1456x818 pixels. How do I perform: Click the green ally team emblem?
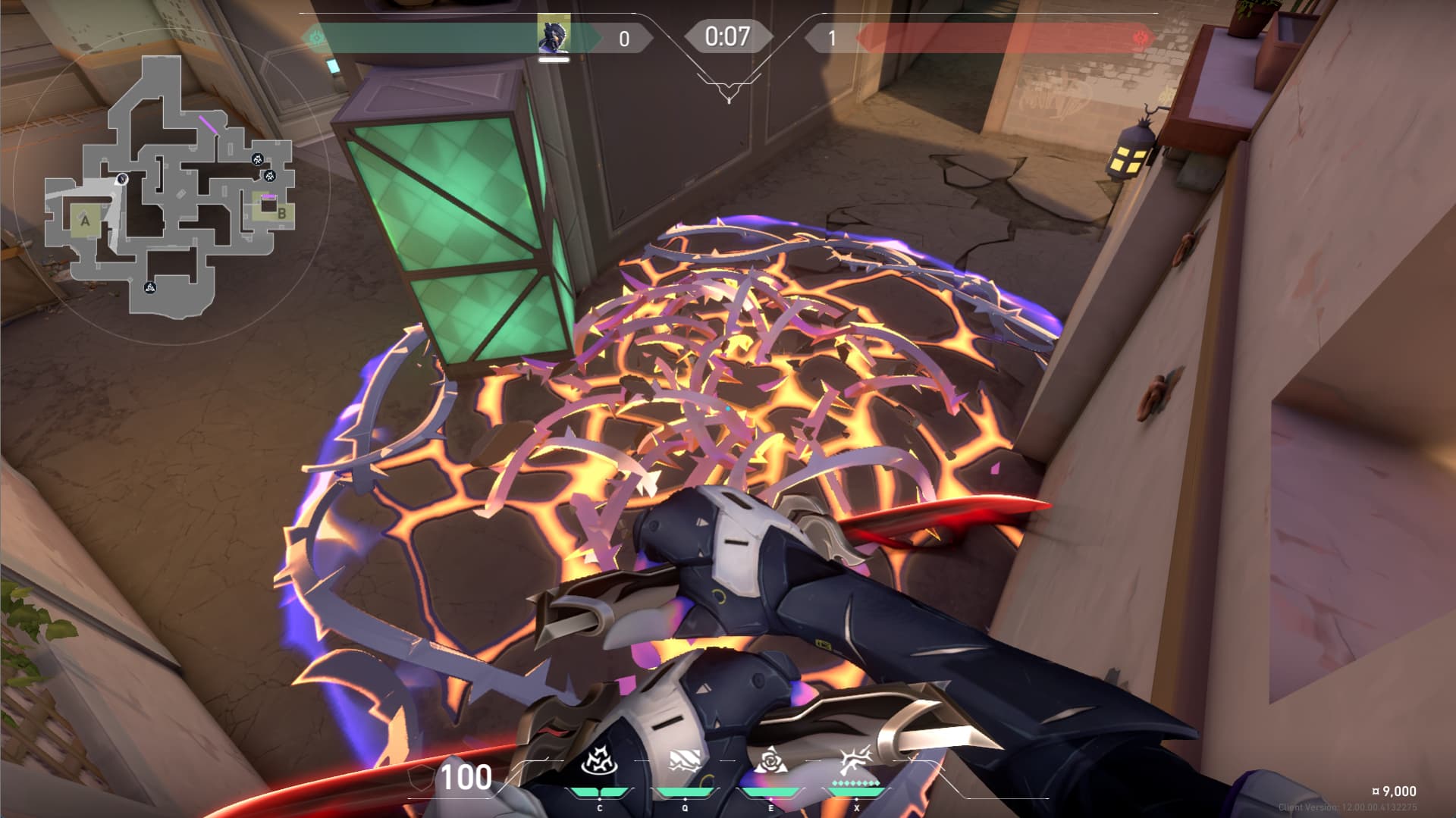(316, 36)
